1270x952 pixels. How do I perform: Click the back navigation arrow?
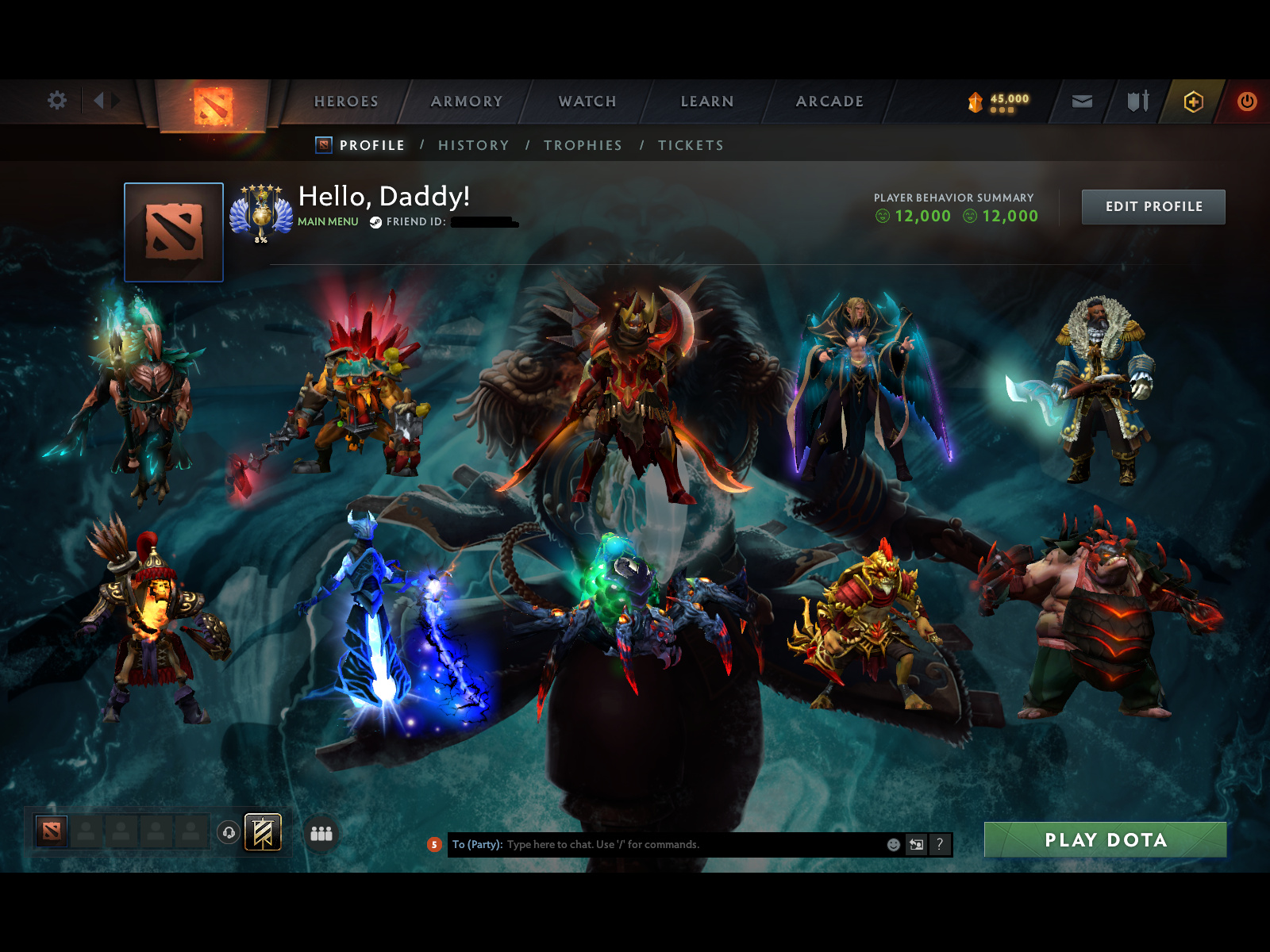[100, 101]
